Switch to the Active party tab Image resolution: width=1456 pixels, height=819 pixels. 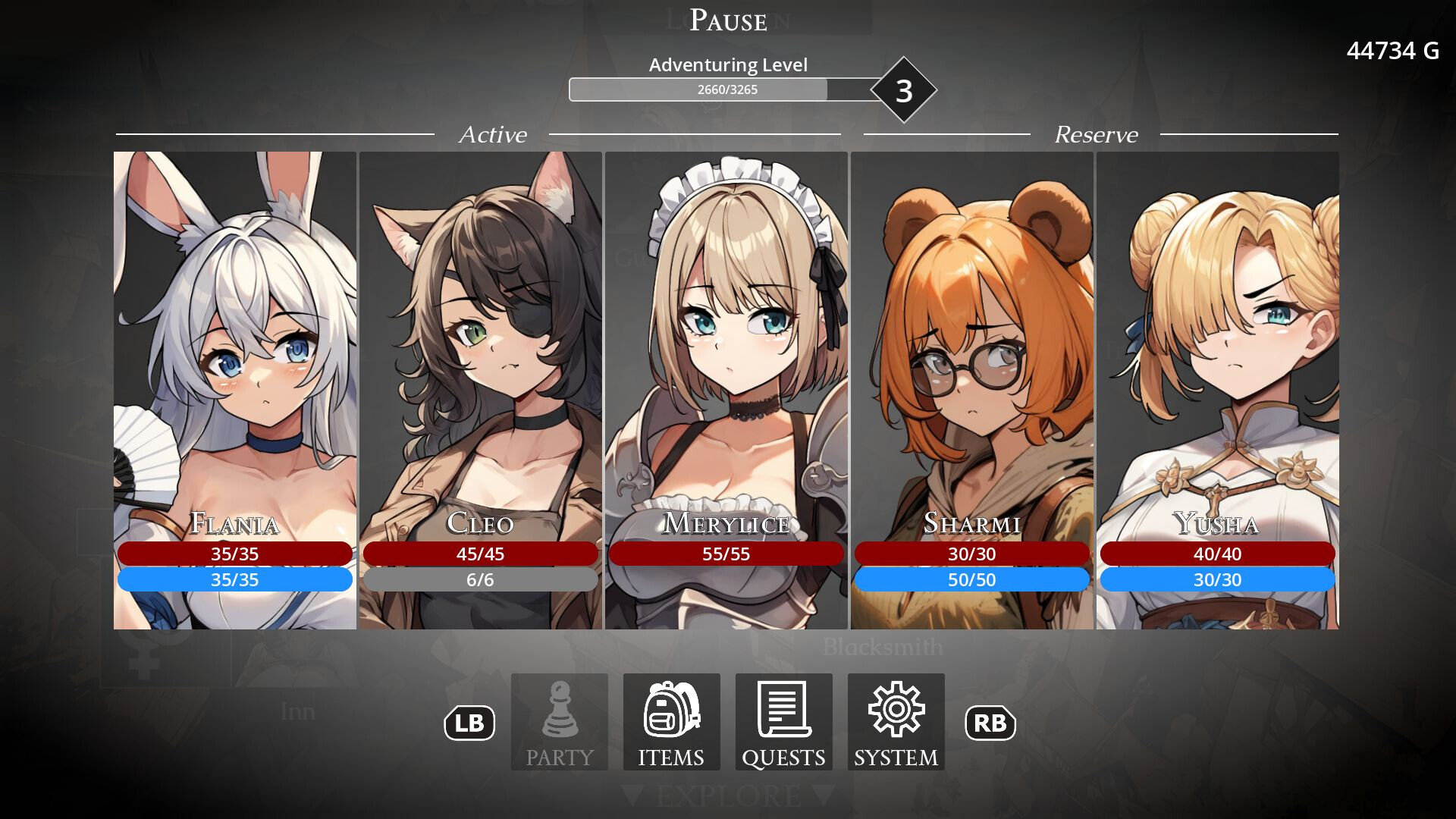coord(494,135)
